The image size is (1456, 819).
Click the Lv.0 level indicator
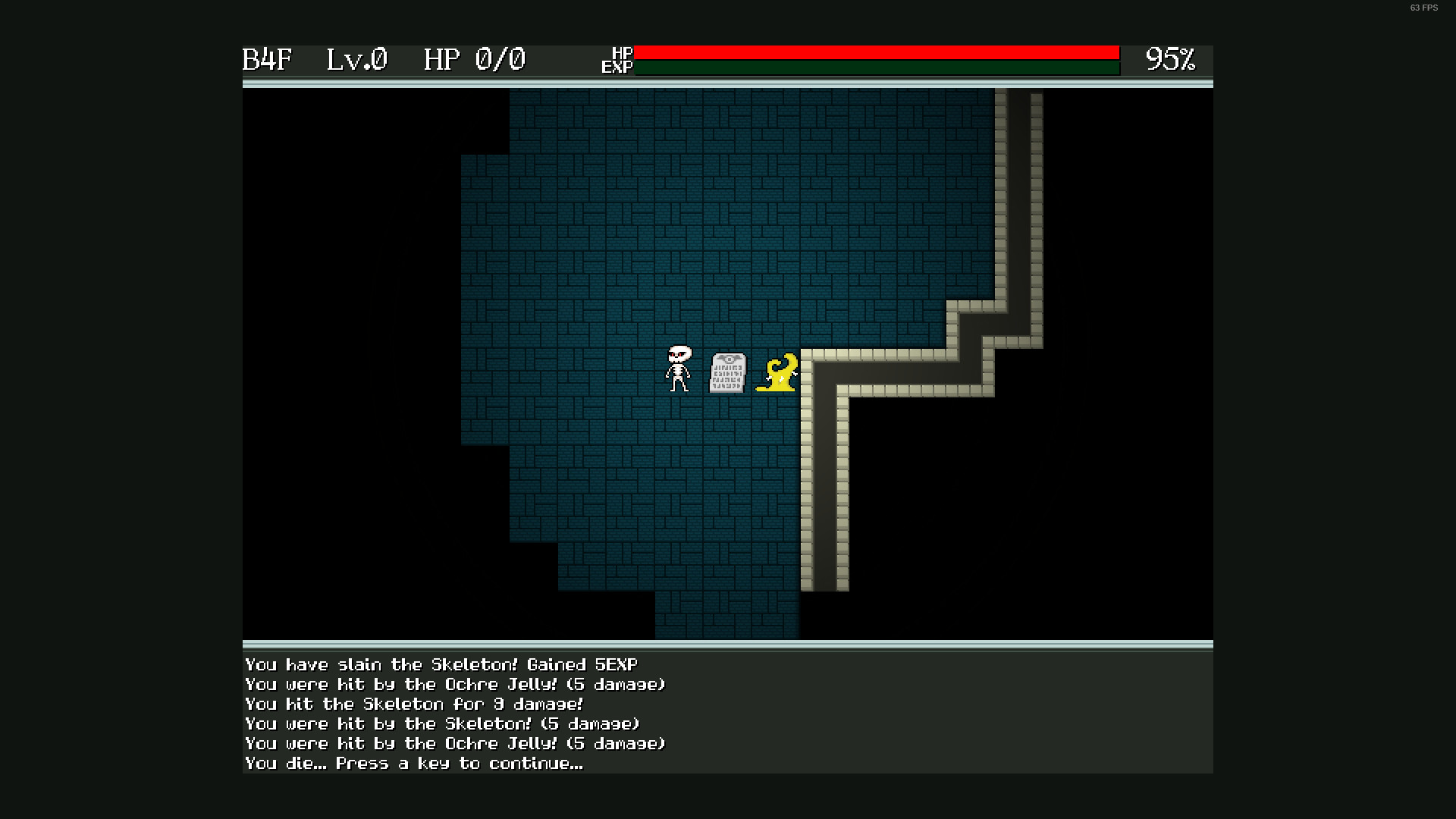(356, 59)
